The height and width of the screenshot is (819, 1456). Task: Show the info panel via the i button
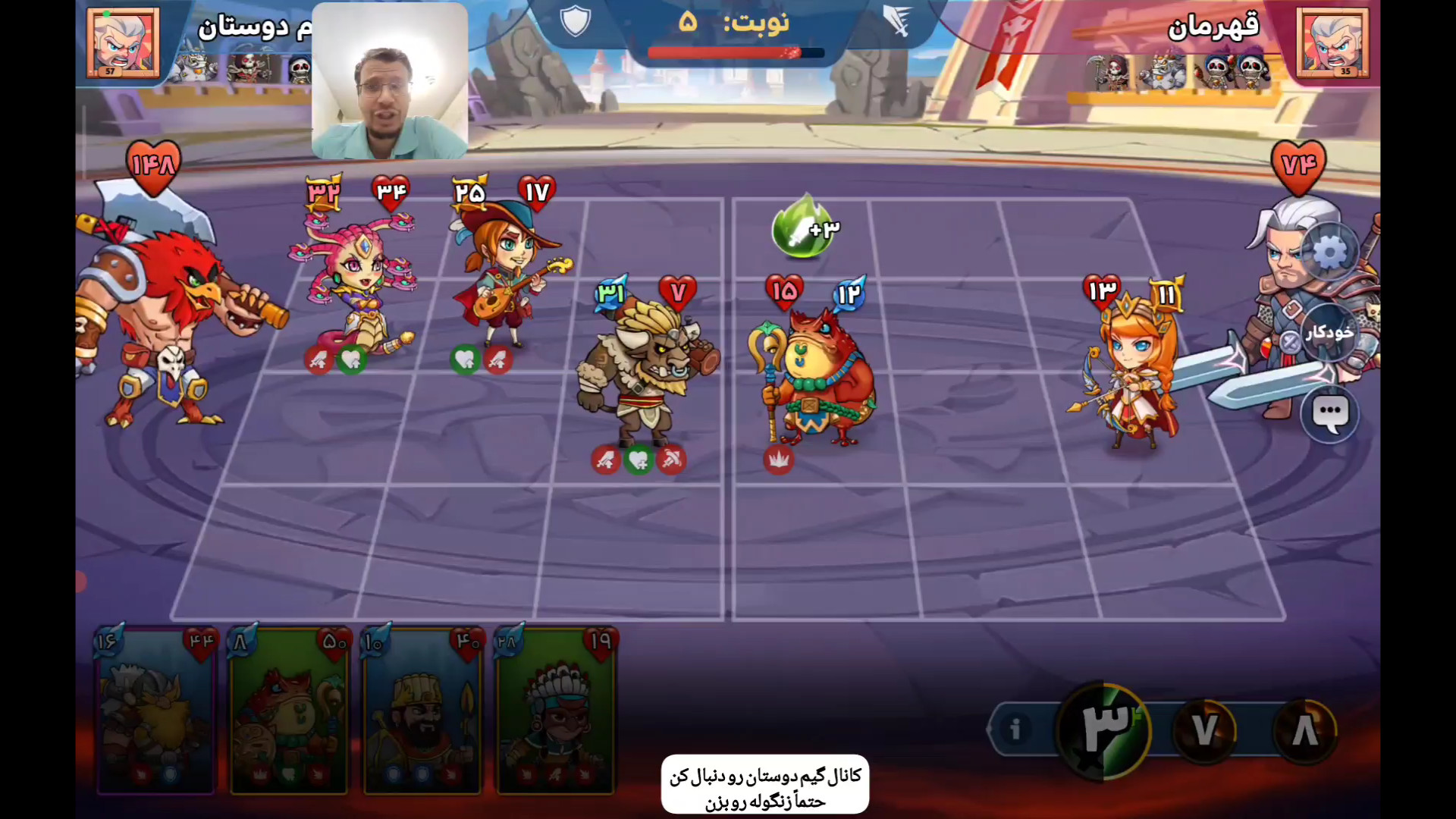(x=1015, y=729)
